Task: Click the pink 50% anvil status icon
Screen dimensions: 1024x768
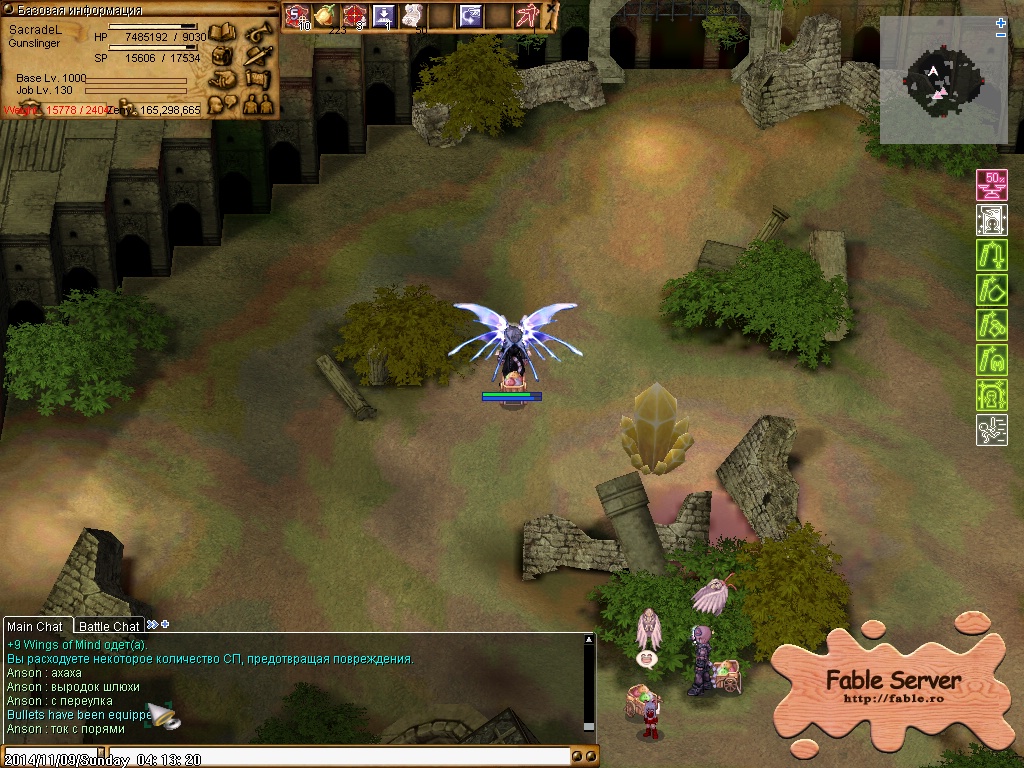Action: pyautogui.click(x=991, y=185)
